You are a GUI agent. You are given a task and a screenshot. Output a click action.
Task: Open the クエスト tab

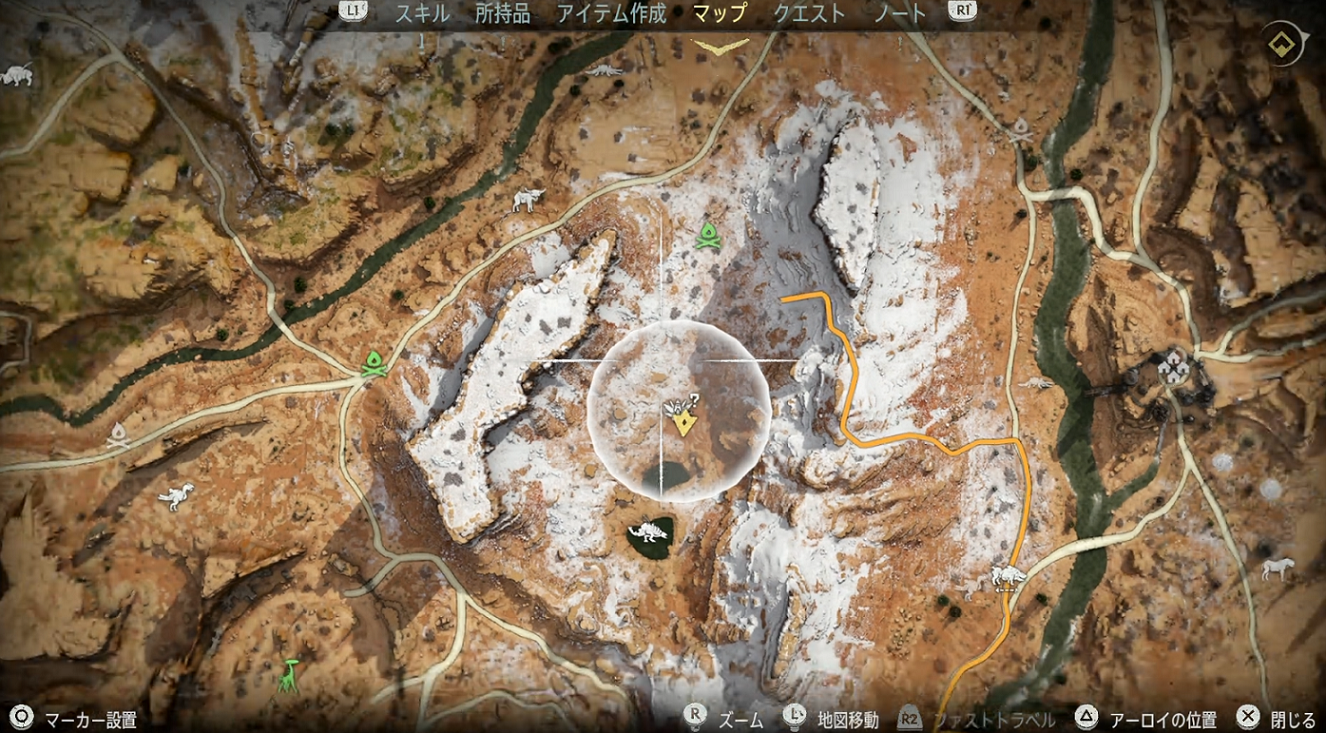810,14
